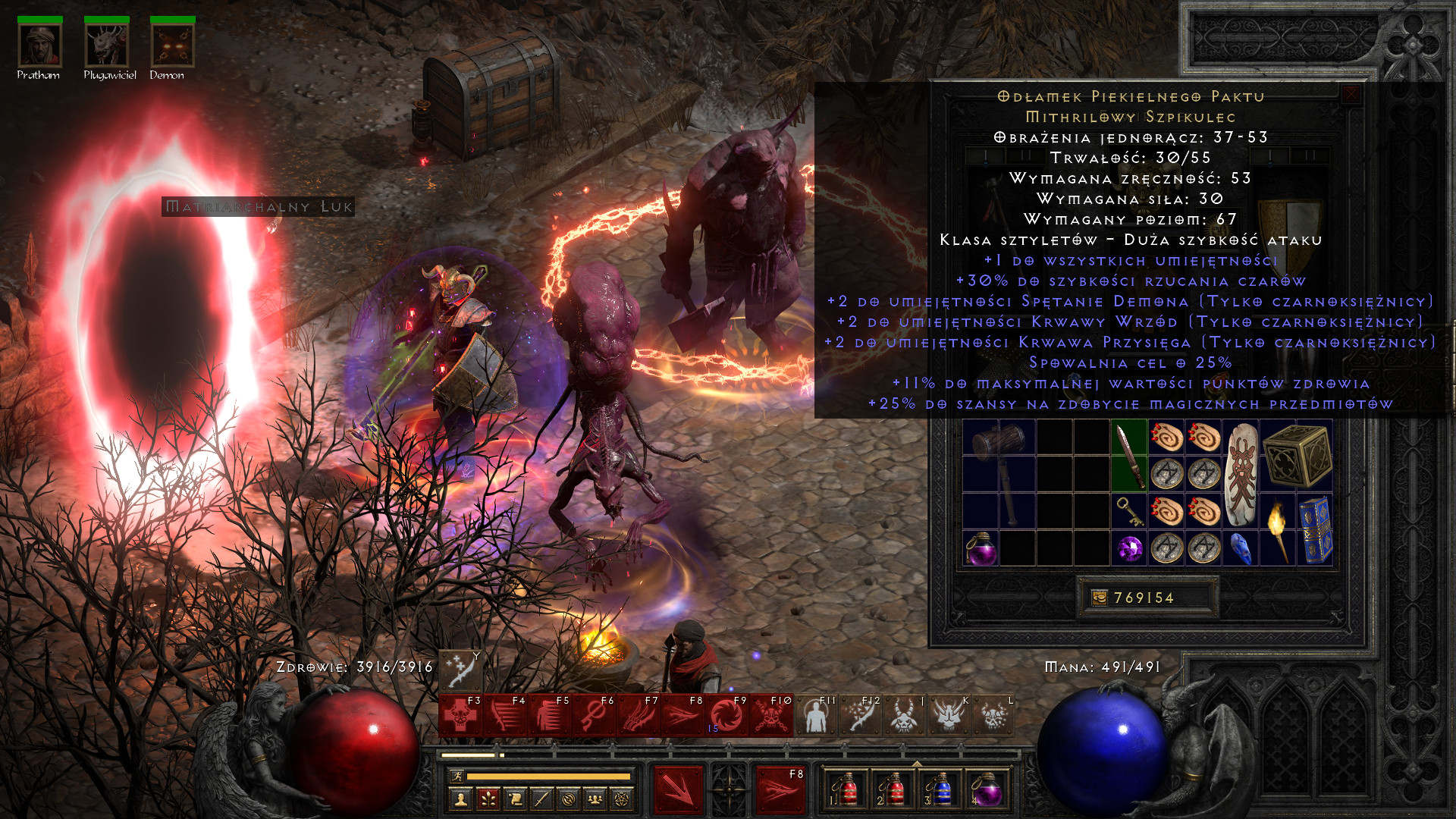
Task: Drink the blue mana potion in belt
Action: [940, 789]
